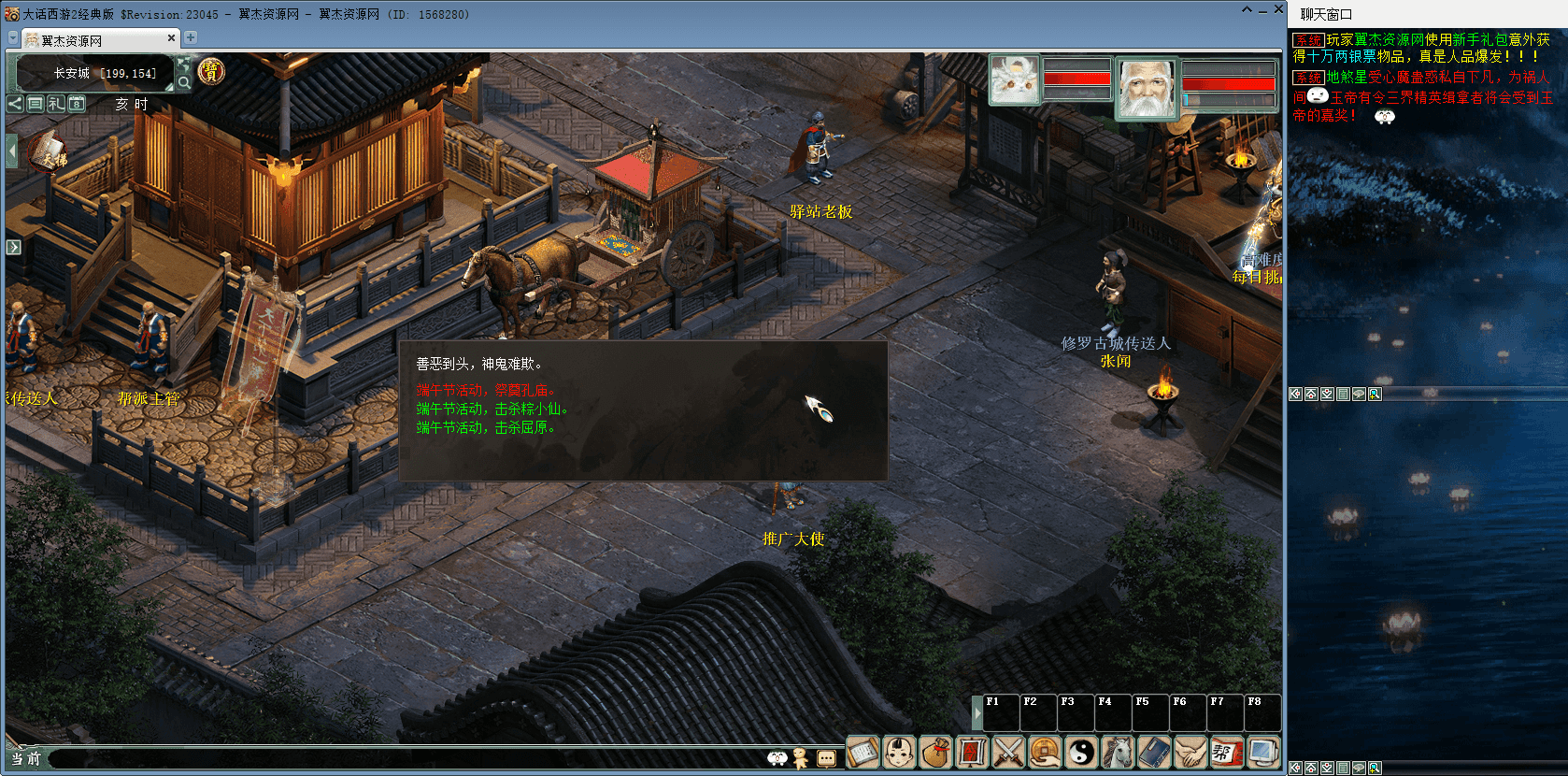Click the magnifier search icon by location
The width and height of the screenshot is (1568, 776).
184,82
